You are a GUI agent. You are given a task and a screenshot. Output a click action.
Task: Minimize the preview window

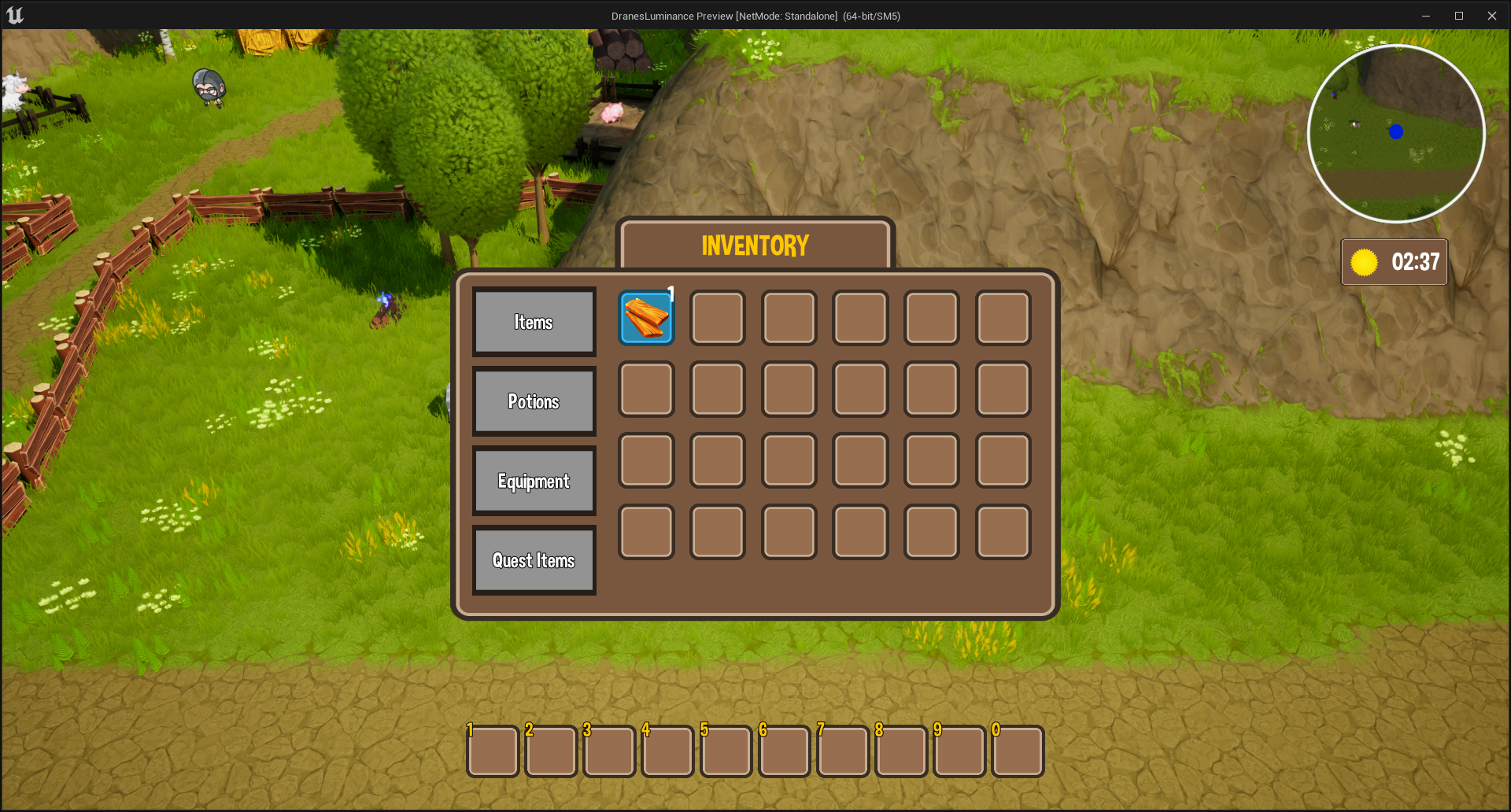coord(1425,16)
